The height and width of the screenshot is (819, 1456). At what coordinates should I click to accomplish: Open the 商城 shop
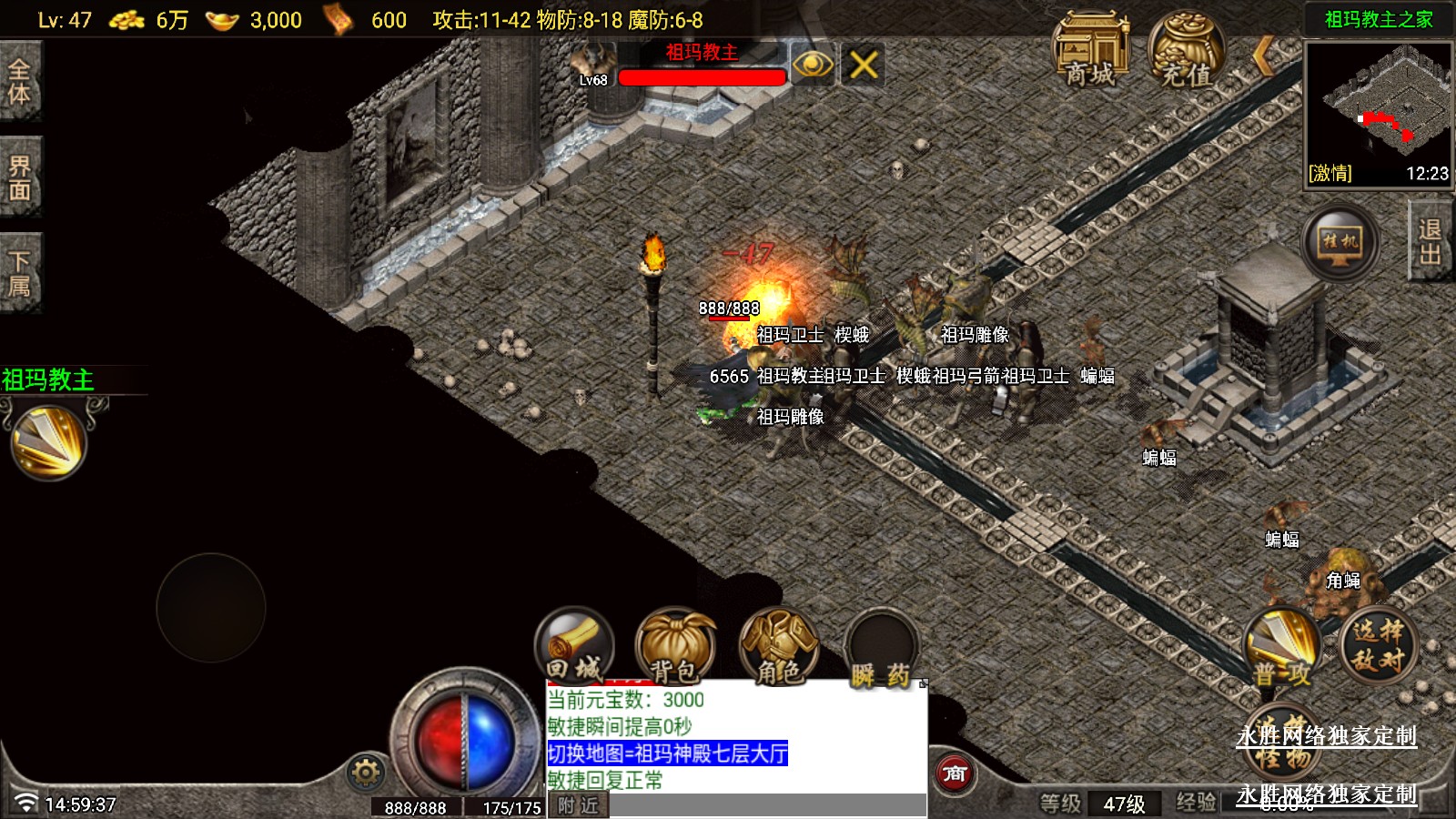1089,50
